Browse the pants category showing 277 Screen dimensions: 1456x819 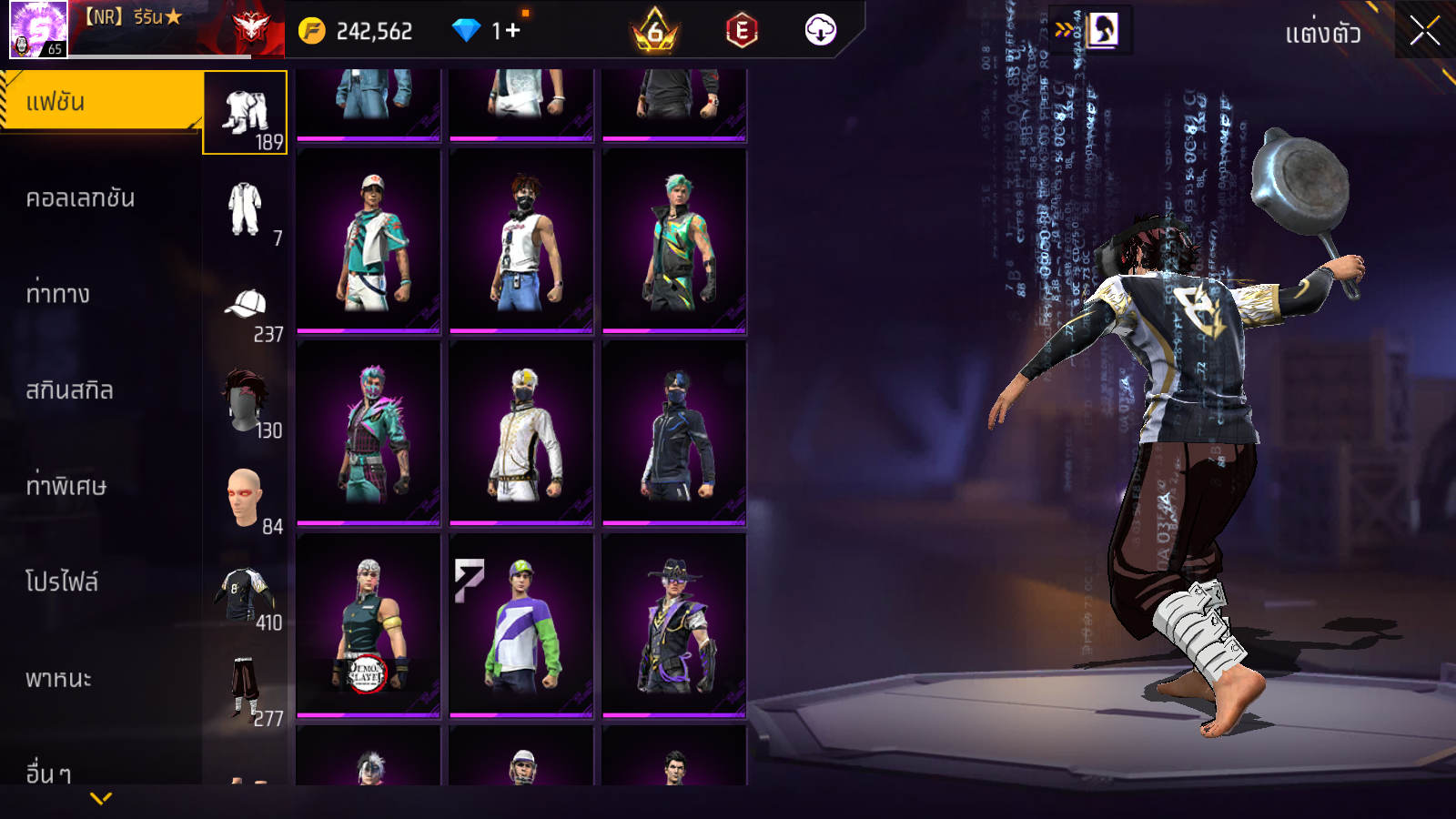[x=246, y=690]
